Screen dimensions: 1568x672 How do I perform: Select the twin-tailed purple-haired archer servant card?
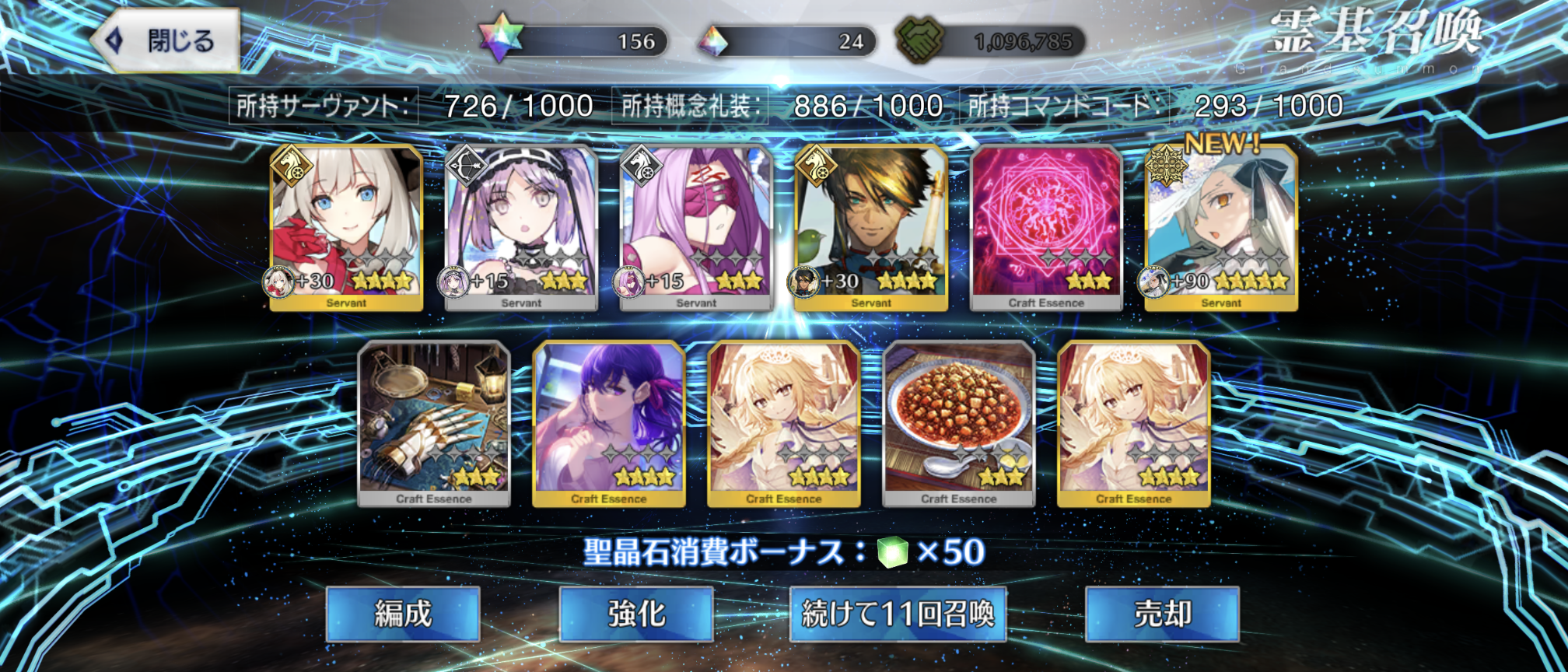click(521, 228)
